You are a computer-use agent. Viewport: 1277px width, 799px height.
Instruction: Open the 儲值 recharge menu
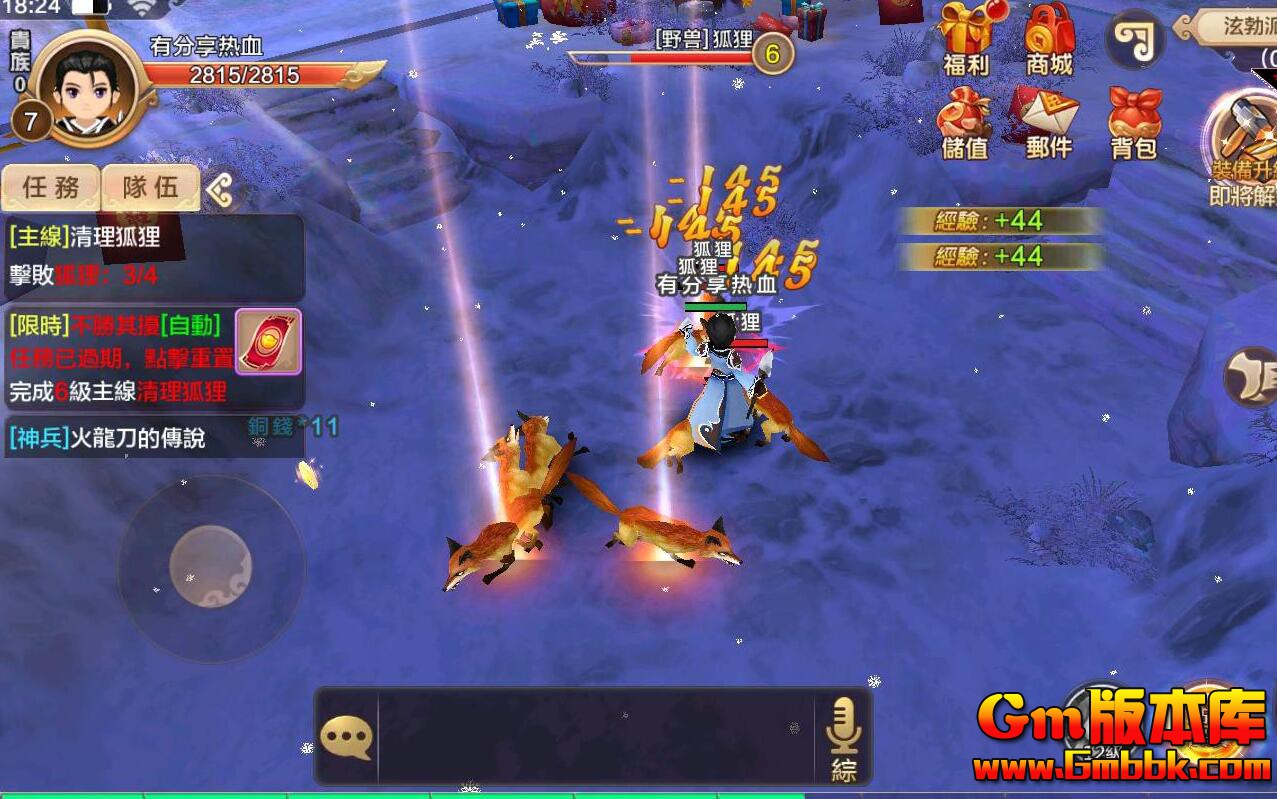(x=965, y=124)
